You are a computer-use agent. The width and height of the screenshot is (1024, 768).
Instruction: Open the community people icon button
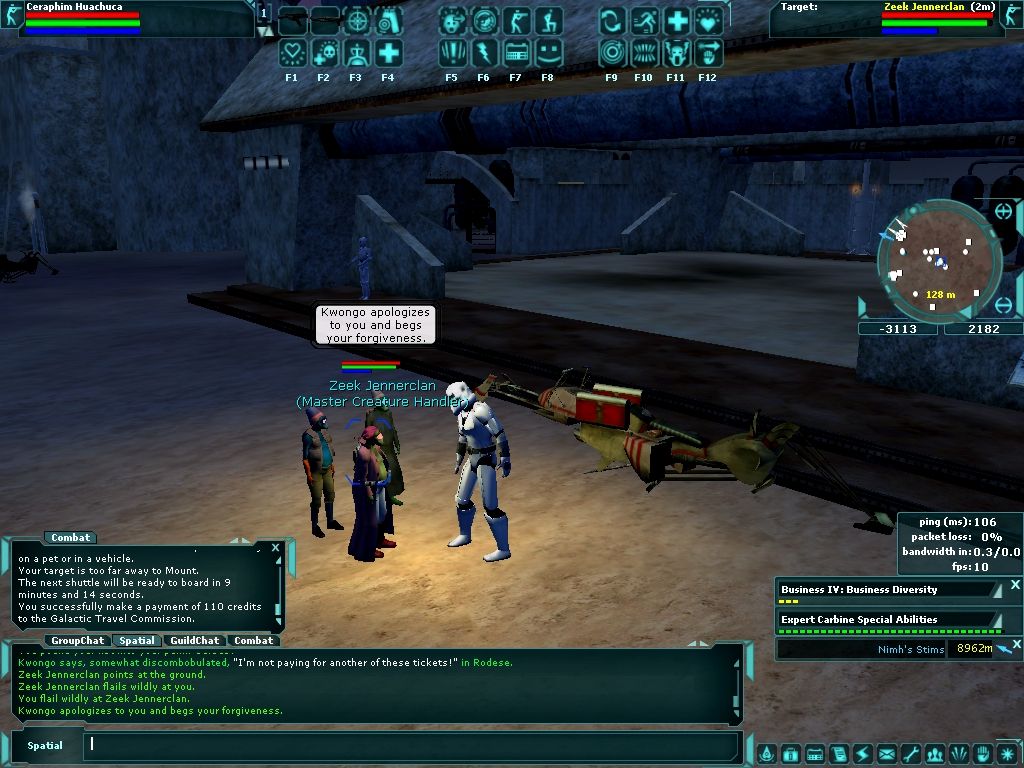pyautogui.click(x=934, y=754)
